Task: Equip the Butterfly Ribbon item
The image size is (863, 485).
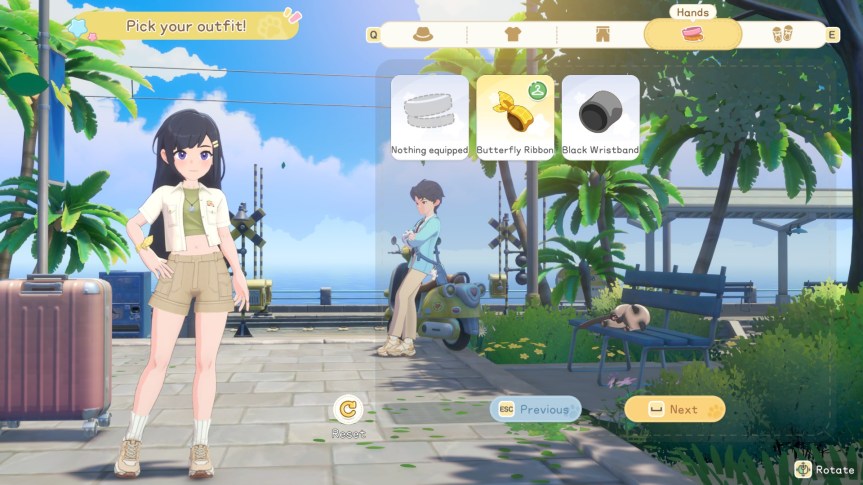Action: (x=515, y=117)
